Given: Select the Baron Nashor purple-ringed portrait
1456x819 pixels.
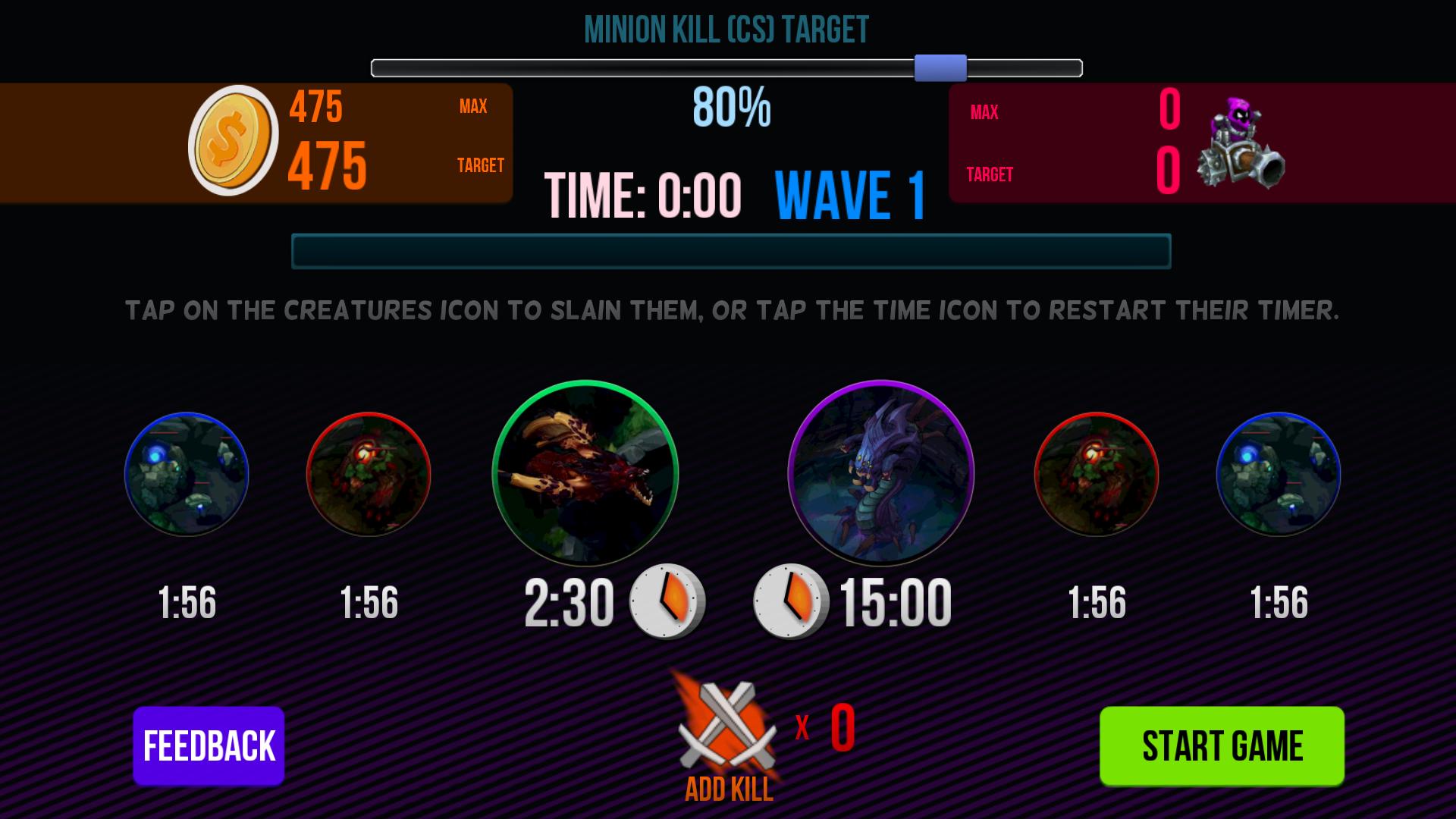Looking at the screenshot, I should pyautogui.click(x=880, y=473).
